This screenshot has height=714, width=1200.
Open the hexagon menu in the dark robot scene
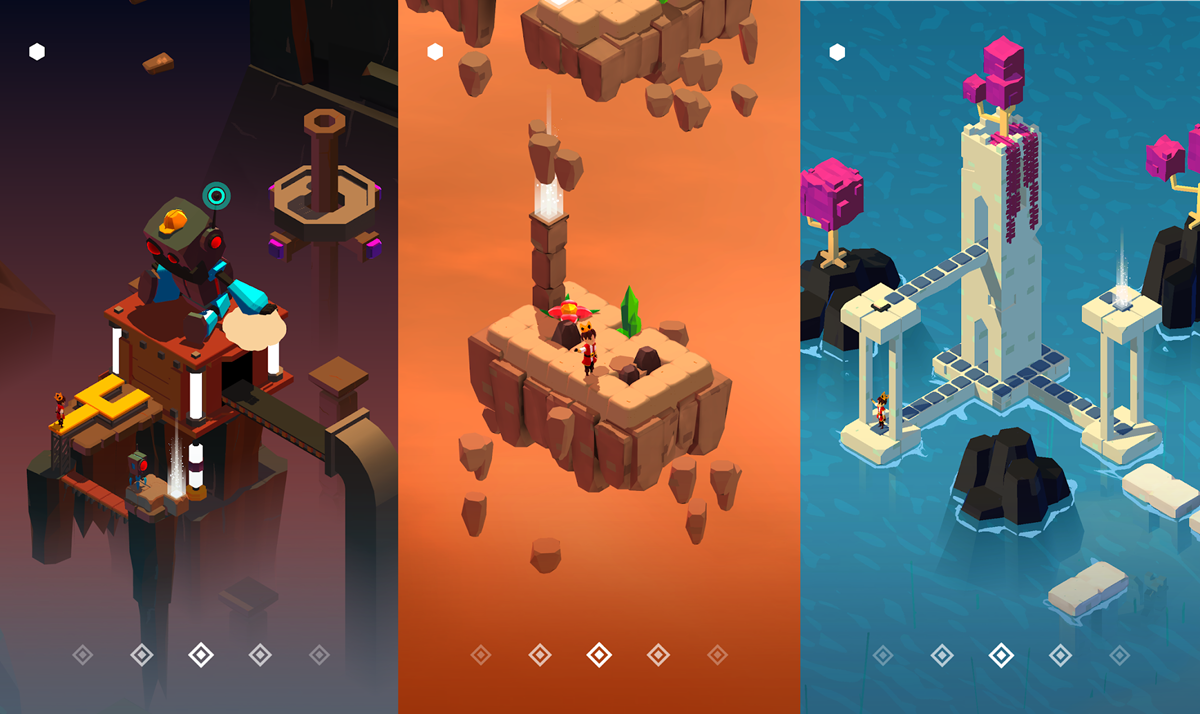(x=37, y=52)
